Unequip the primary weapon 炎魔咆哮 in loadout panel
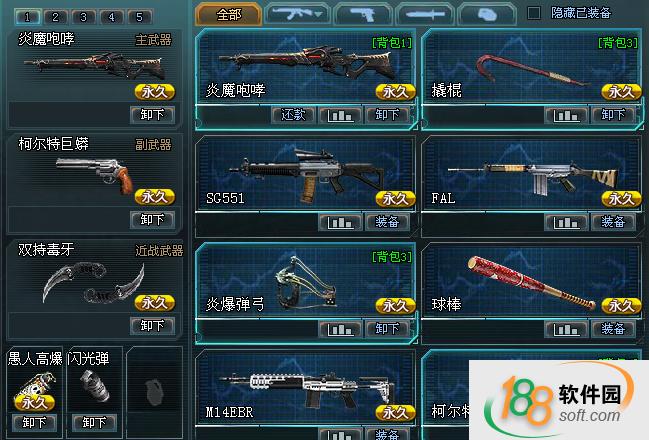 click(x=152, y=114)
